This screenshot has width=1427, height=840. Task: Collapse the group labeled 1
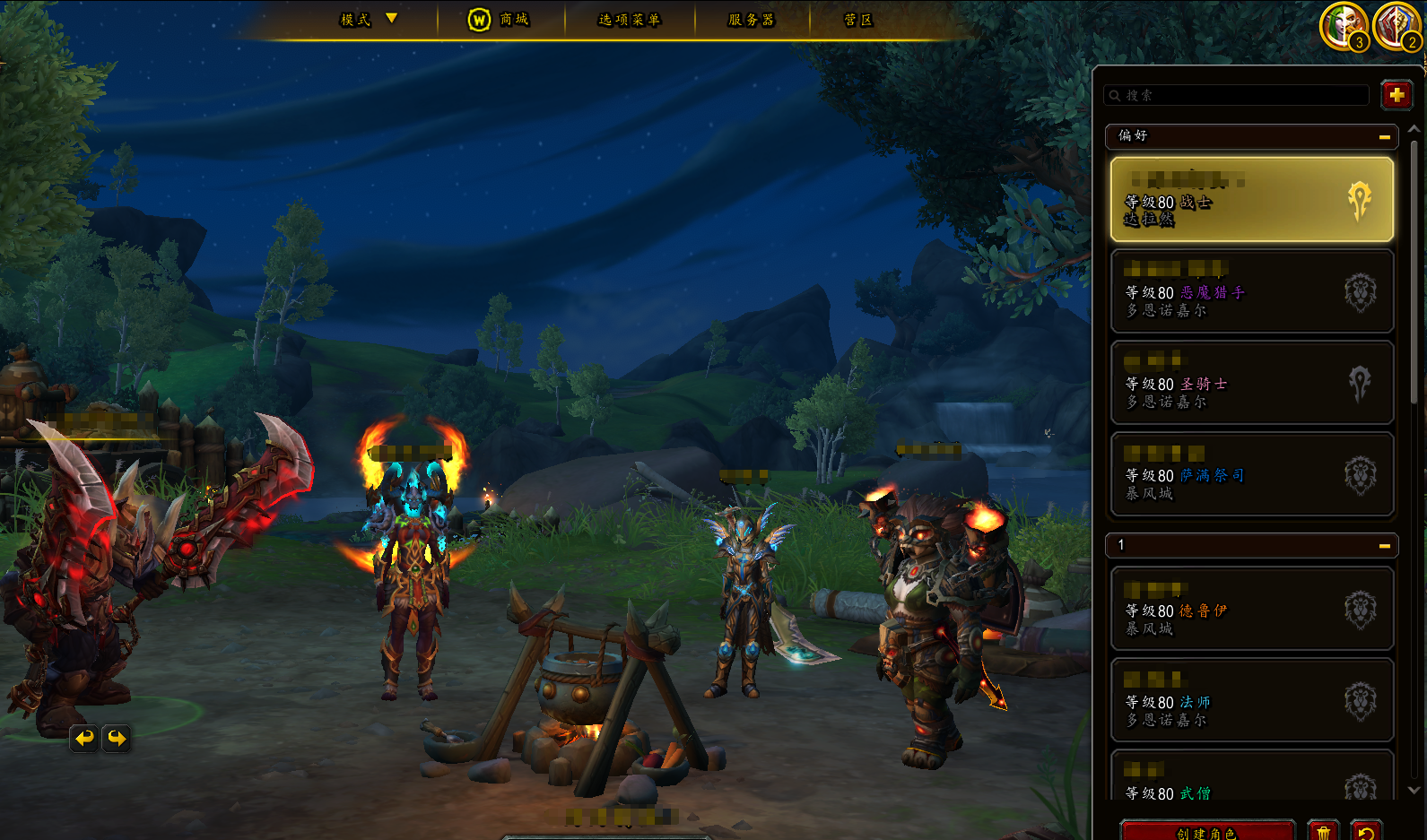point(1384,546)
